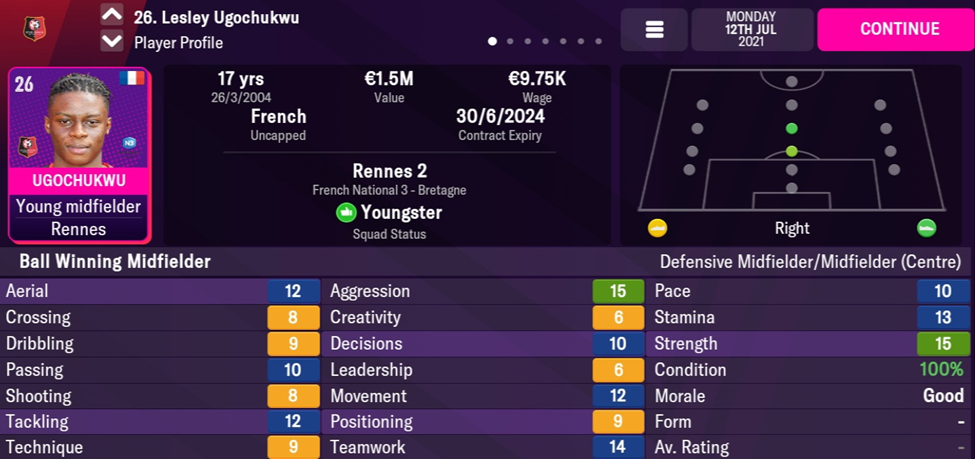Click the yellow left foot icon
Viewport: 975px width, 459px height.
[x=657, y=228]
